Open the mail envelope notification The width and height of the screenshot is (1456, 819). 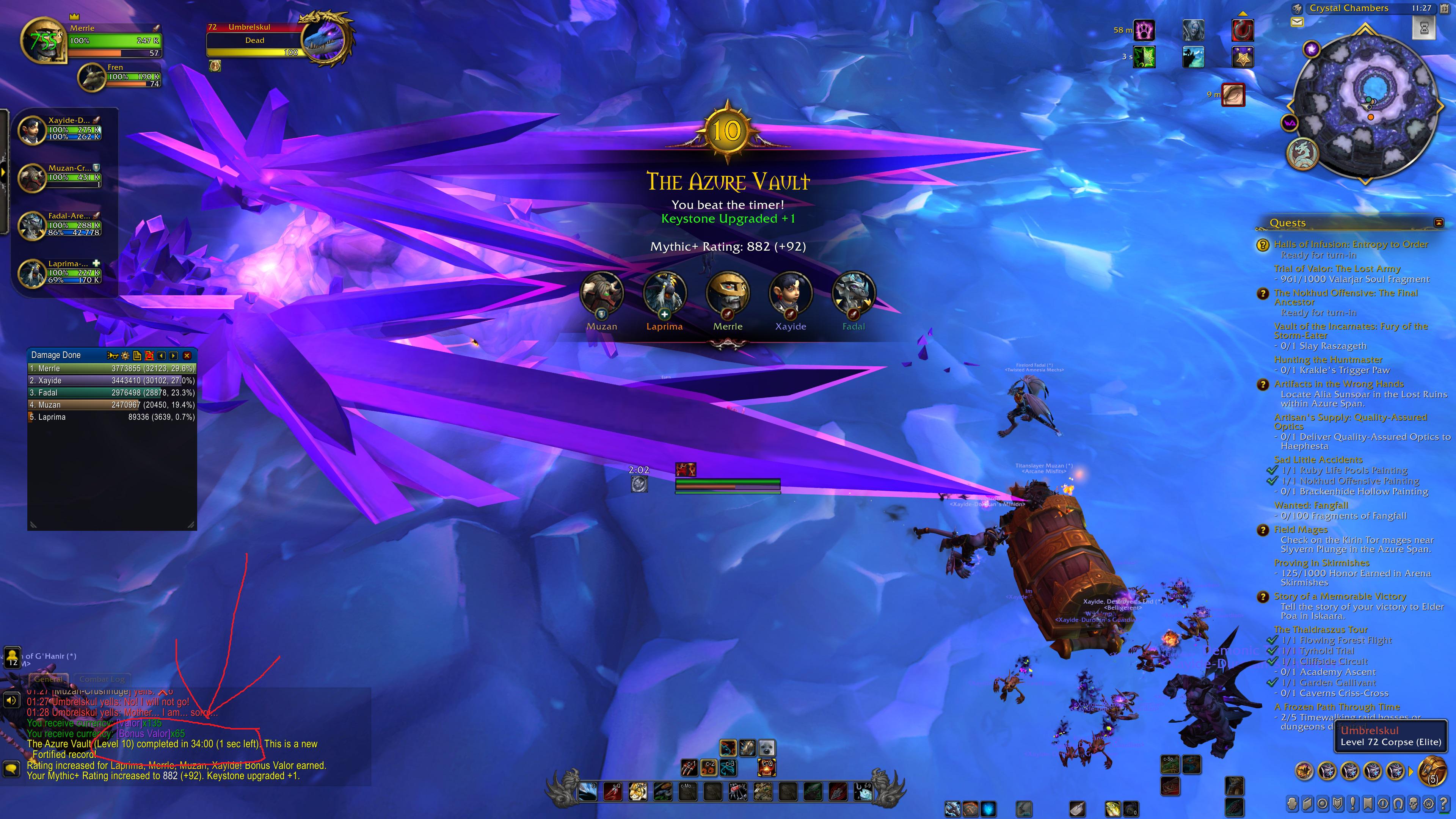1297,22
